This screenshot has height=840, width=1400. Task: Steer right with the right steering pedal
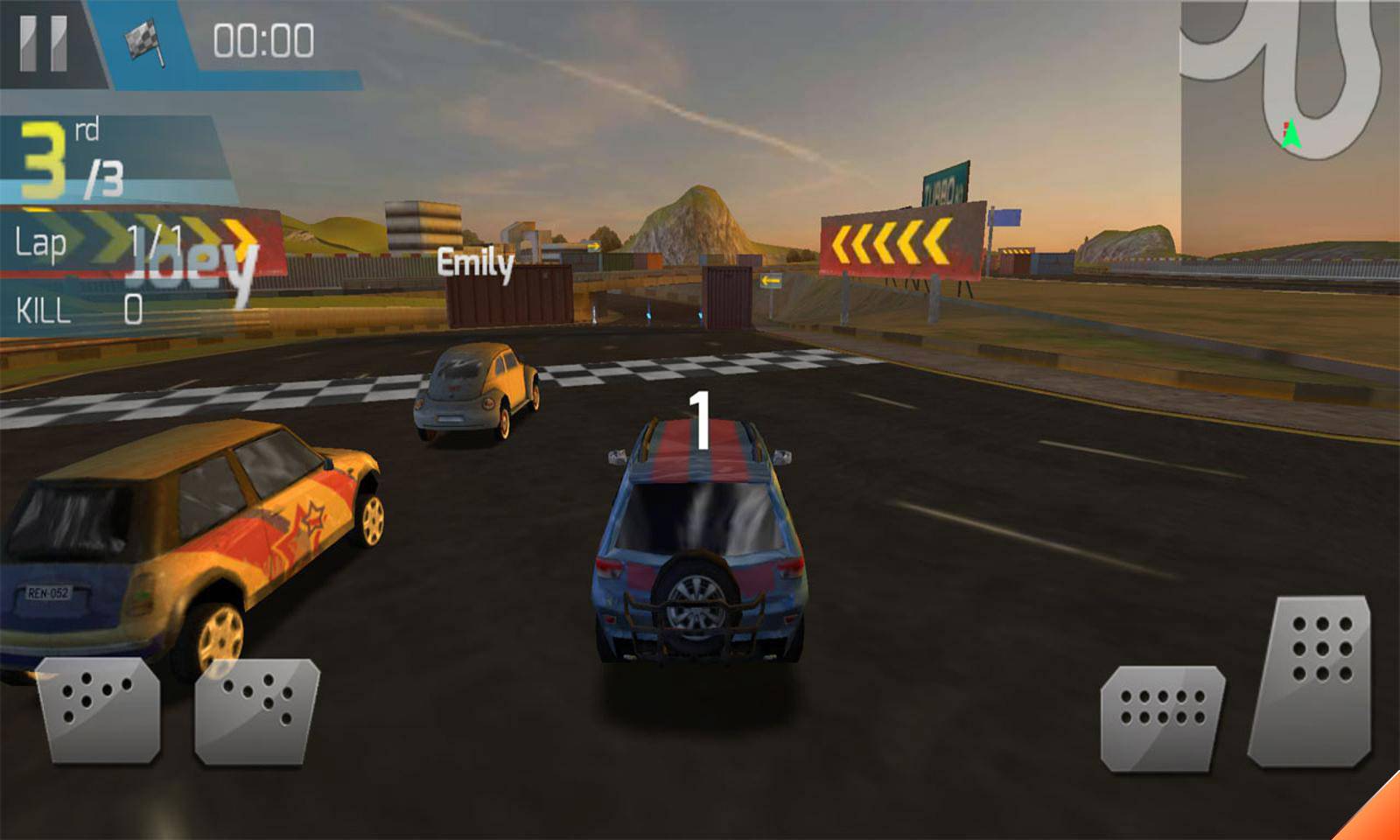256,710
